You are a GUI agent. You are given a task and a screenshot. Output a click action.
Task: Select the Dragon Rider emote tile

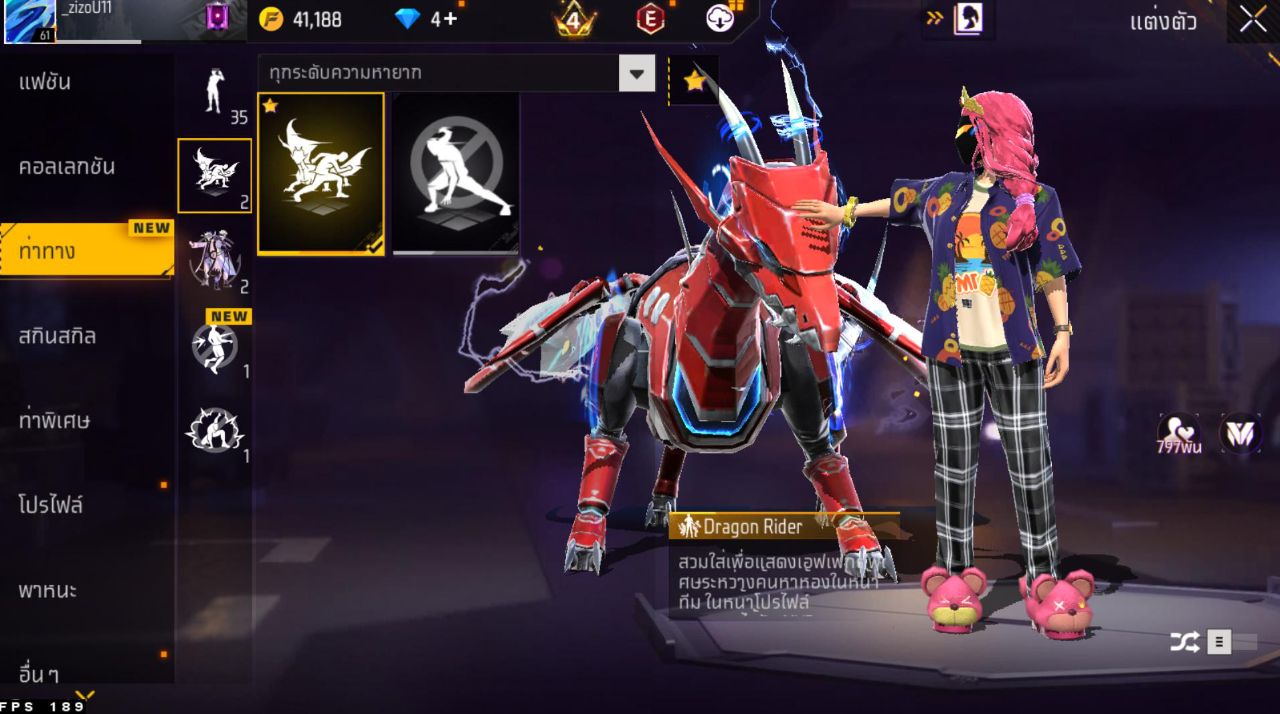pyautogui.click(x=321, y=174)
